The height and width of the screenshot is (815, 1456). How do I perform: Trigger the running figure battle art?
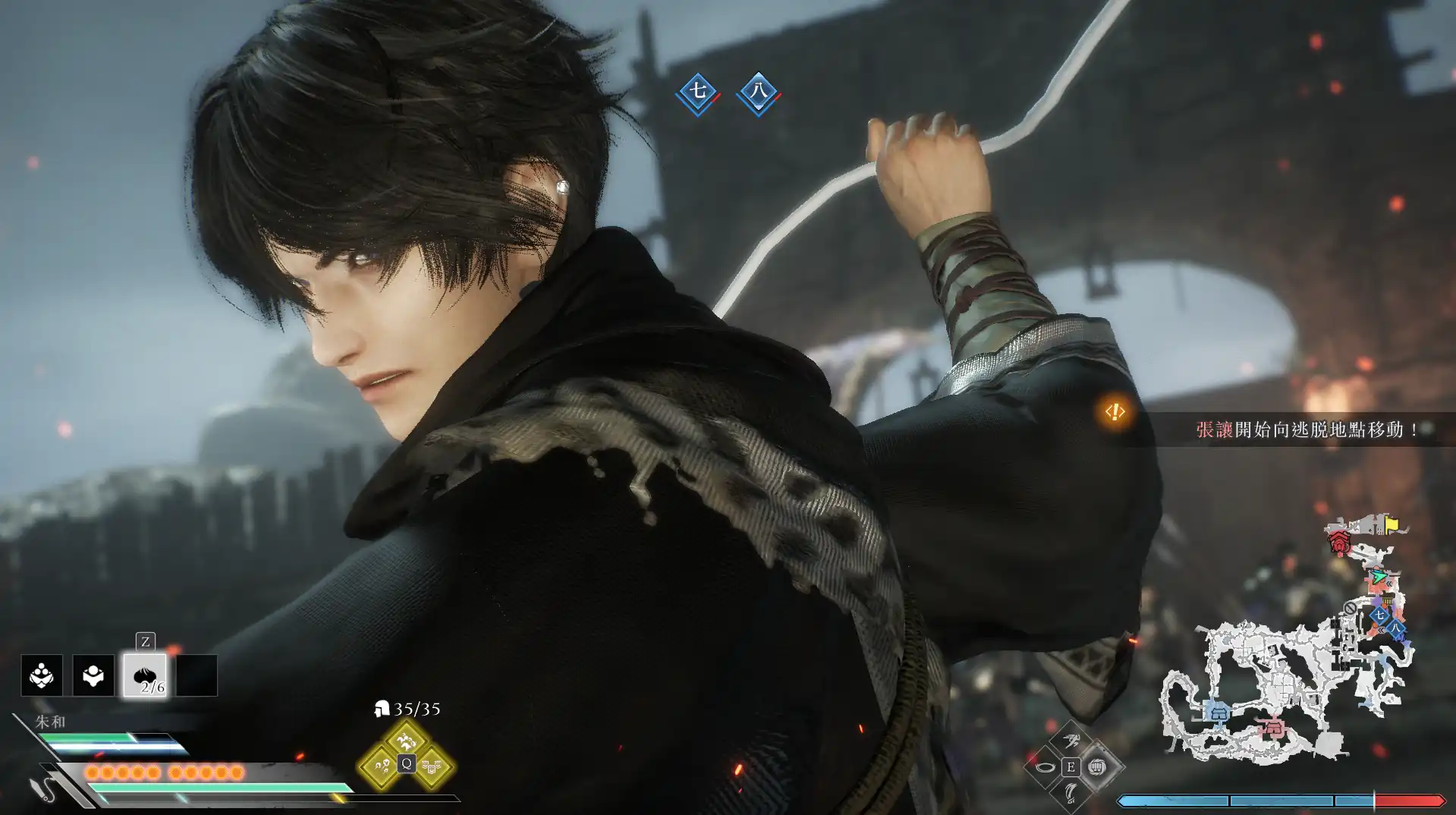tap(1071, 741)
